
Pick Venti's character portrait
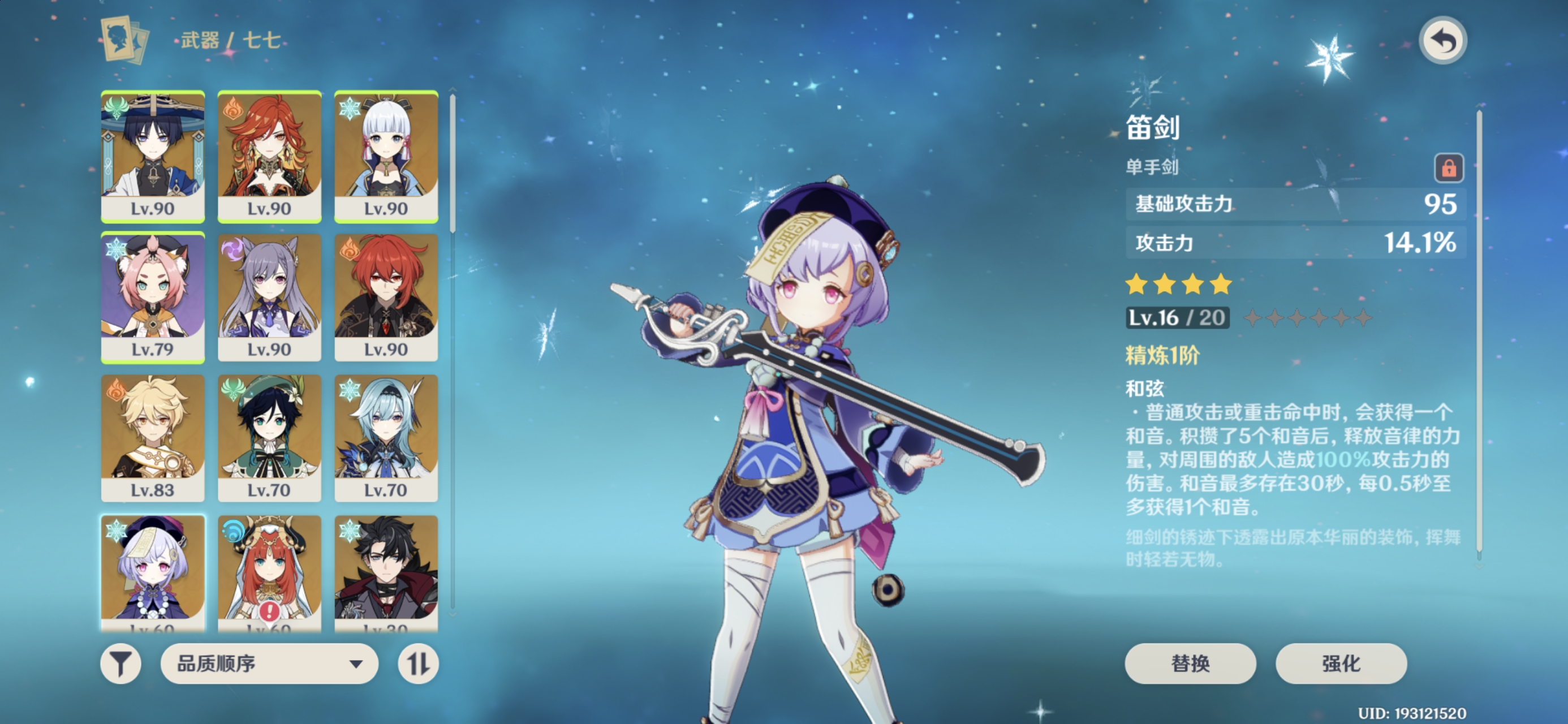click(x=269, y=438)
